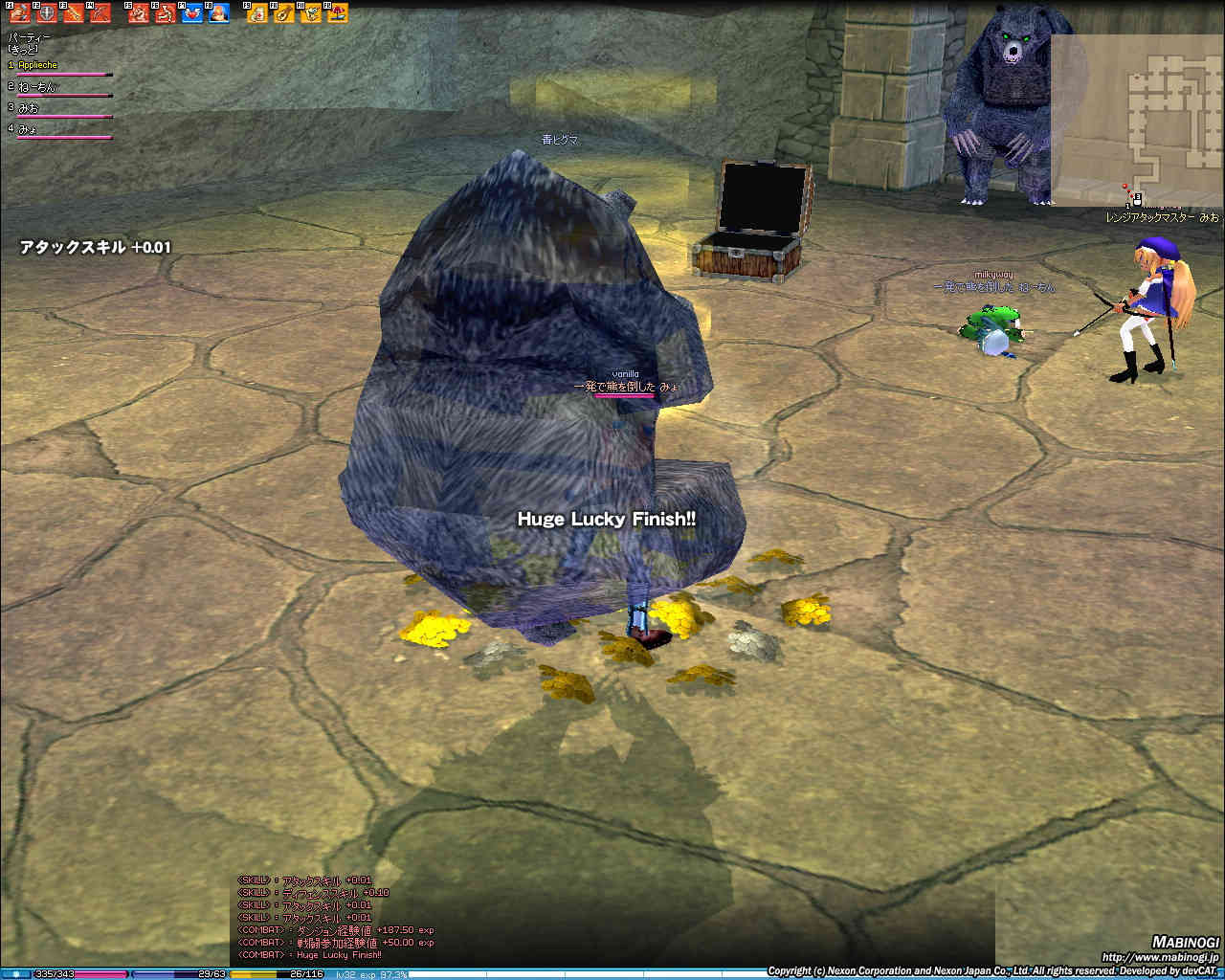The image size is (1225, 980).
Task: Activate the F4 bow skill icon
Action: coord(100,13)
